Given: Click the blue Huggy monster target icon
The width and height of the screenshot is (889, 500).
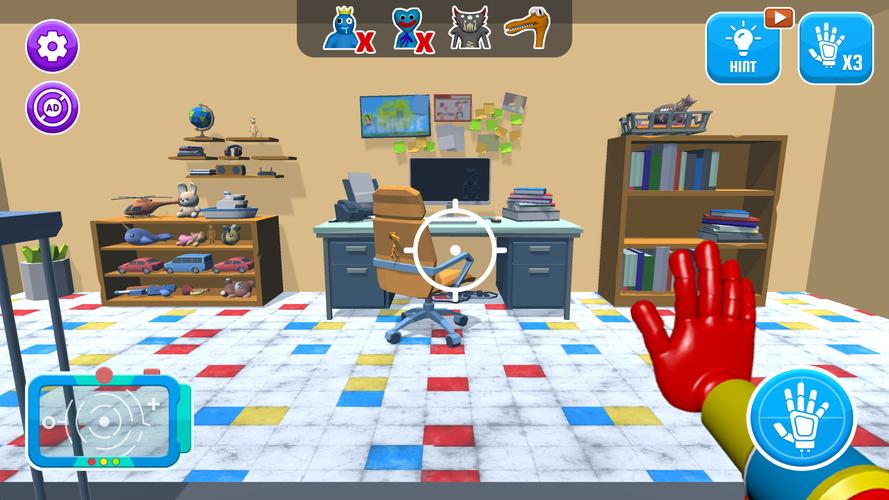Looking at the screenshot, I should pyautogui.click(x=407, y=29).
